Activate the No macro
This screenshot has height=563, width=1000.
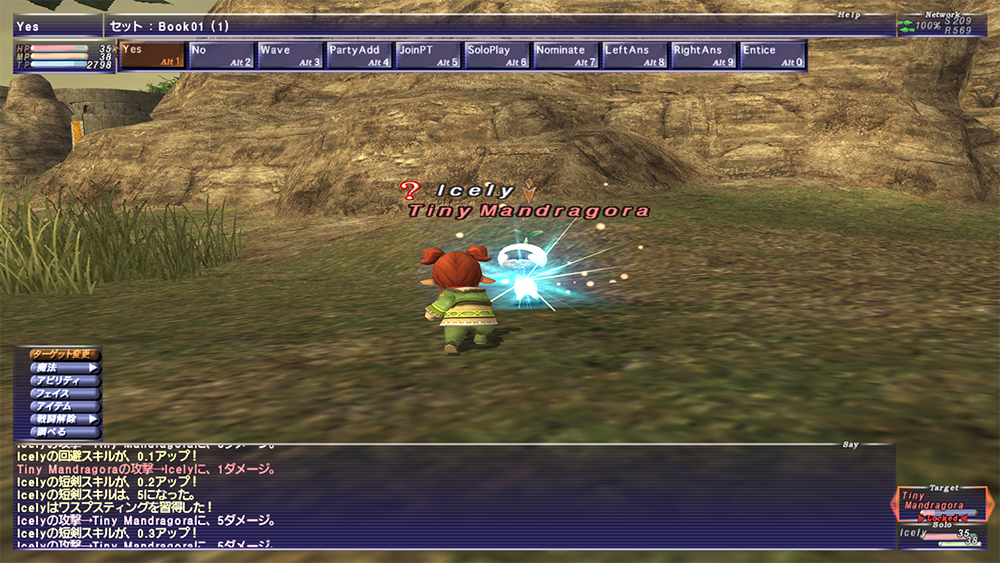221,56
